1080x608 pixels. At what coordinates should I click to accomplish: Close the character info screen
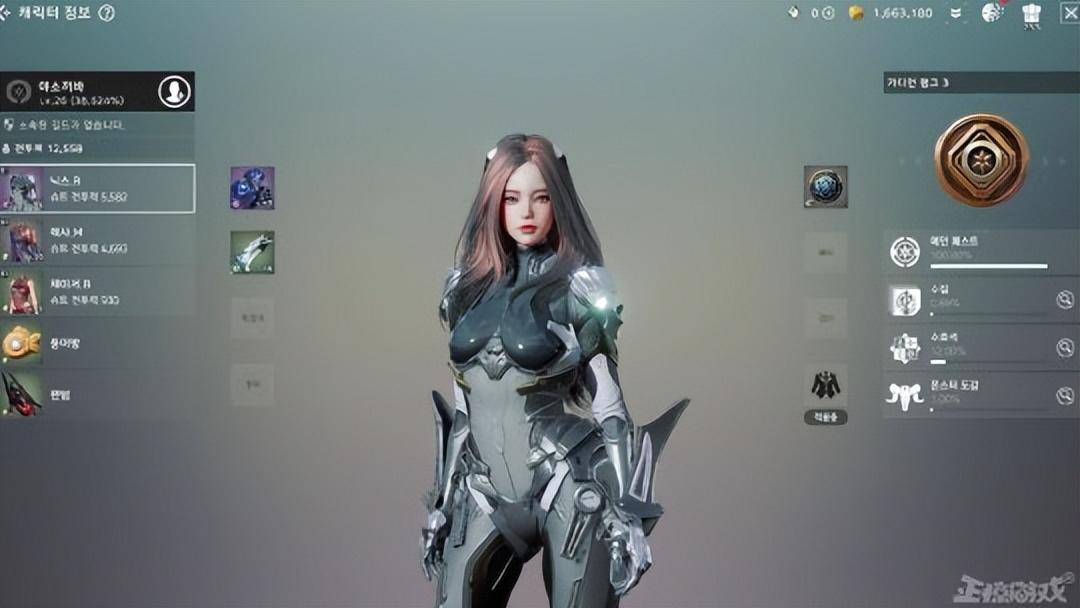pos(1069,13)
